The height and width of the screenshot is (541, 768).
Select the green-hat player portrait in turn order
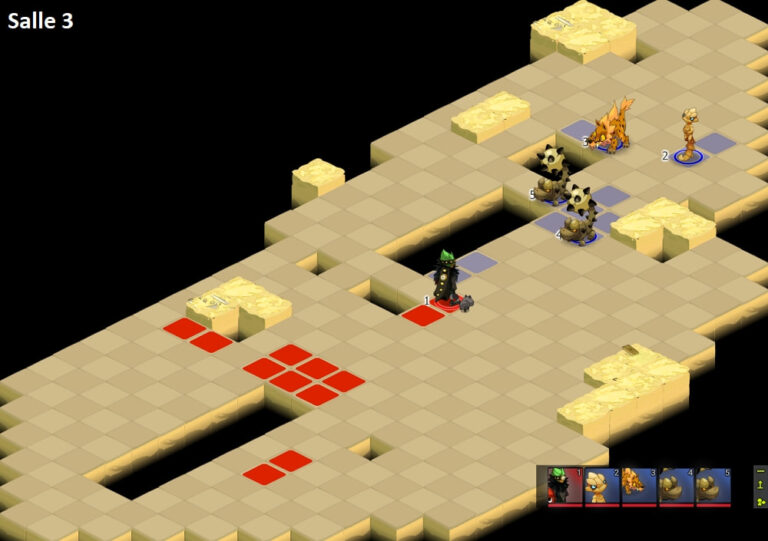[x=565, y=486]
